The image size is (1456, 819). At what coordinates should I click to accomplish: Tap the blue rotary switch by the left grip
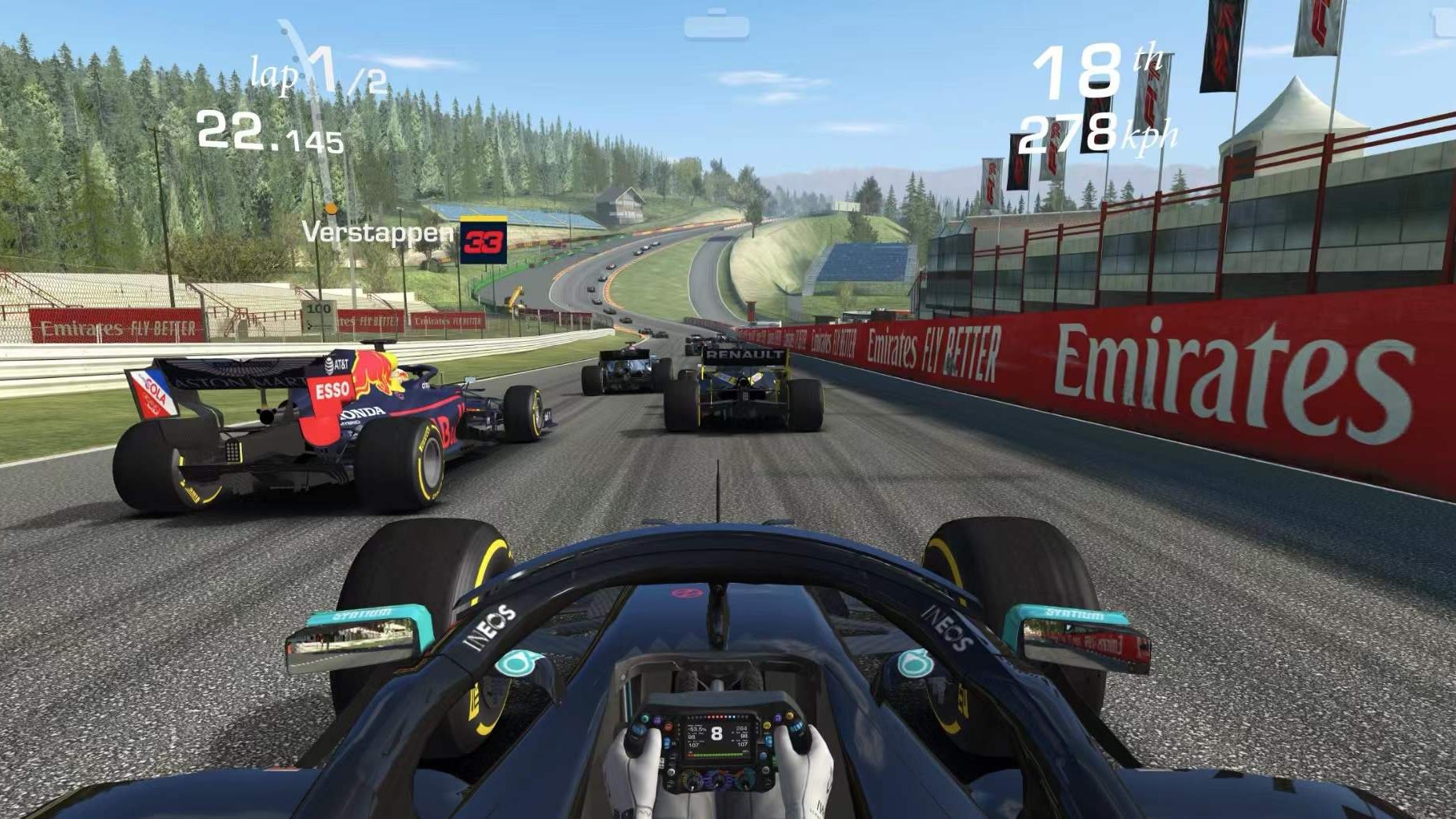639,731
